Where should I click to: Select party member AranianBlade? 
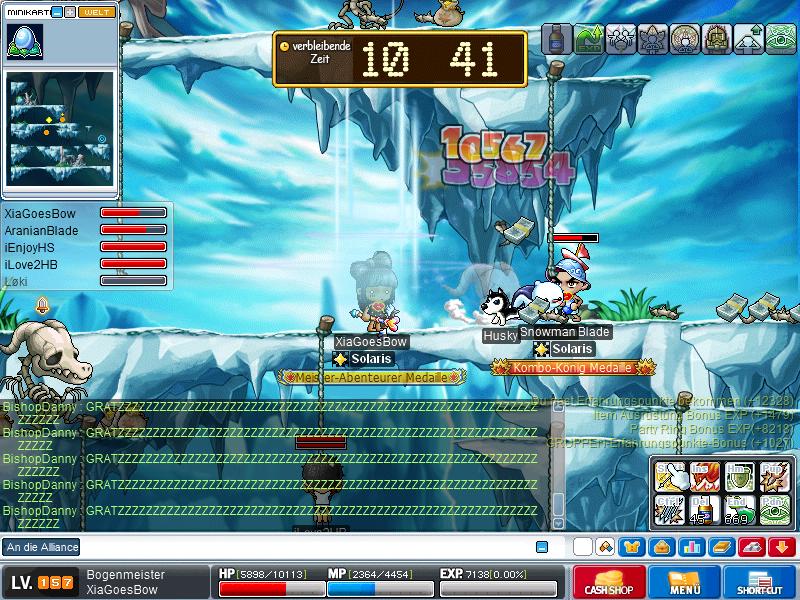(41, 231)
